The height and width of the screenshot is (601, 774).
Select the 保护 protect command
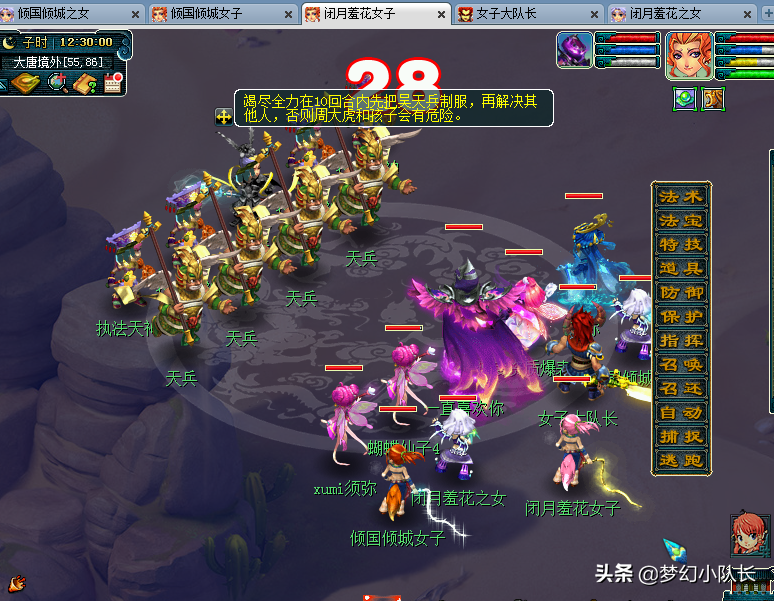[x=681, y=317]
